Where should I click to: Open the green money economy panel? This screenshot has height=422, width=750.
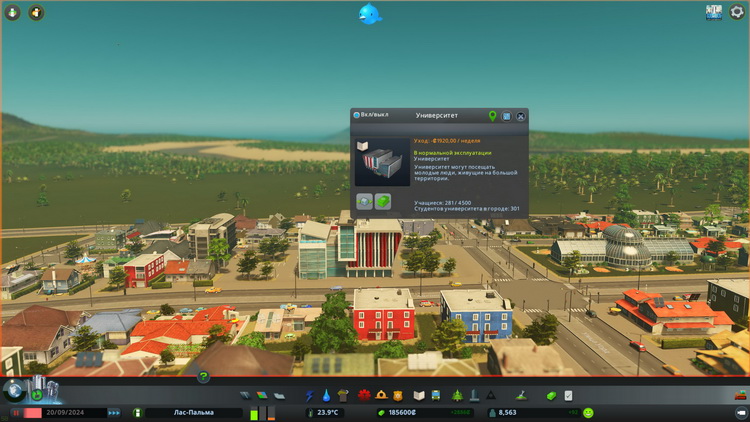tap(551, 396)
